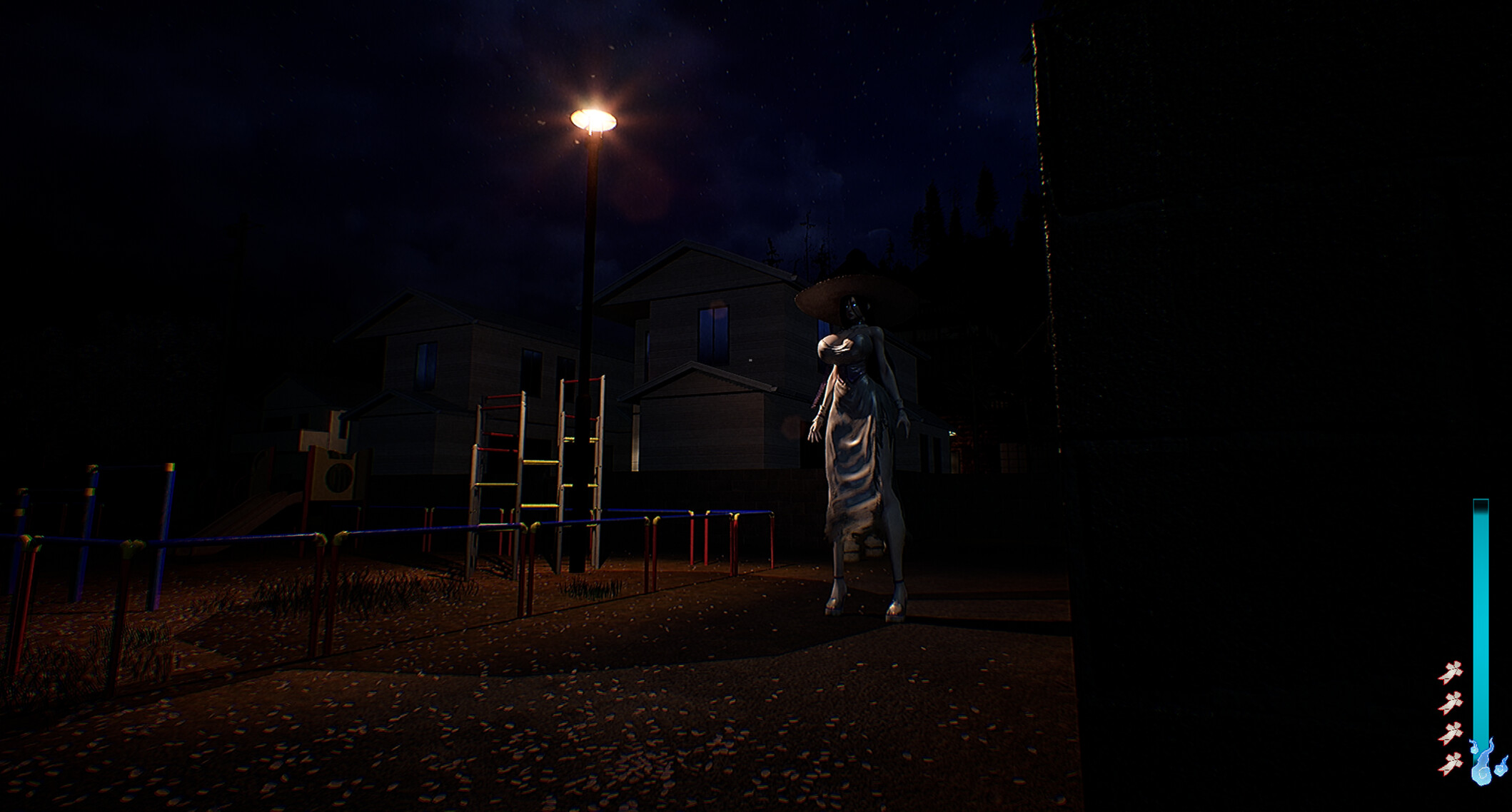
Task: Toggle the ghost woman's glowing eyes
Action: (851, 305)
